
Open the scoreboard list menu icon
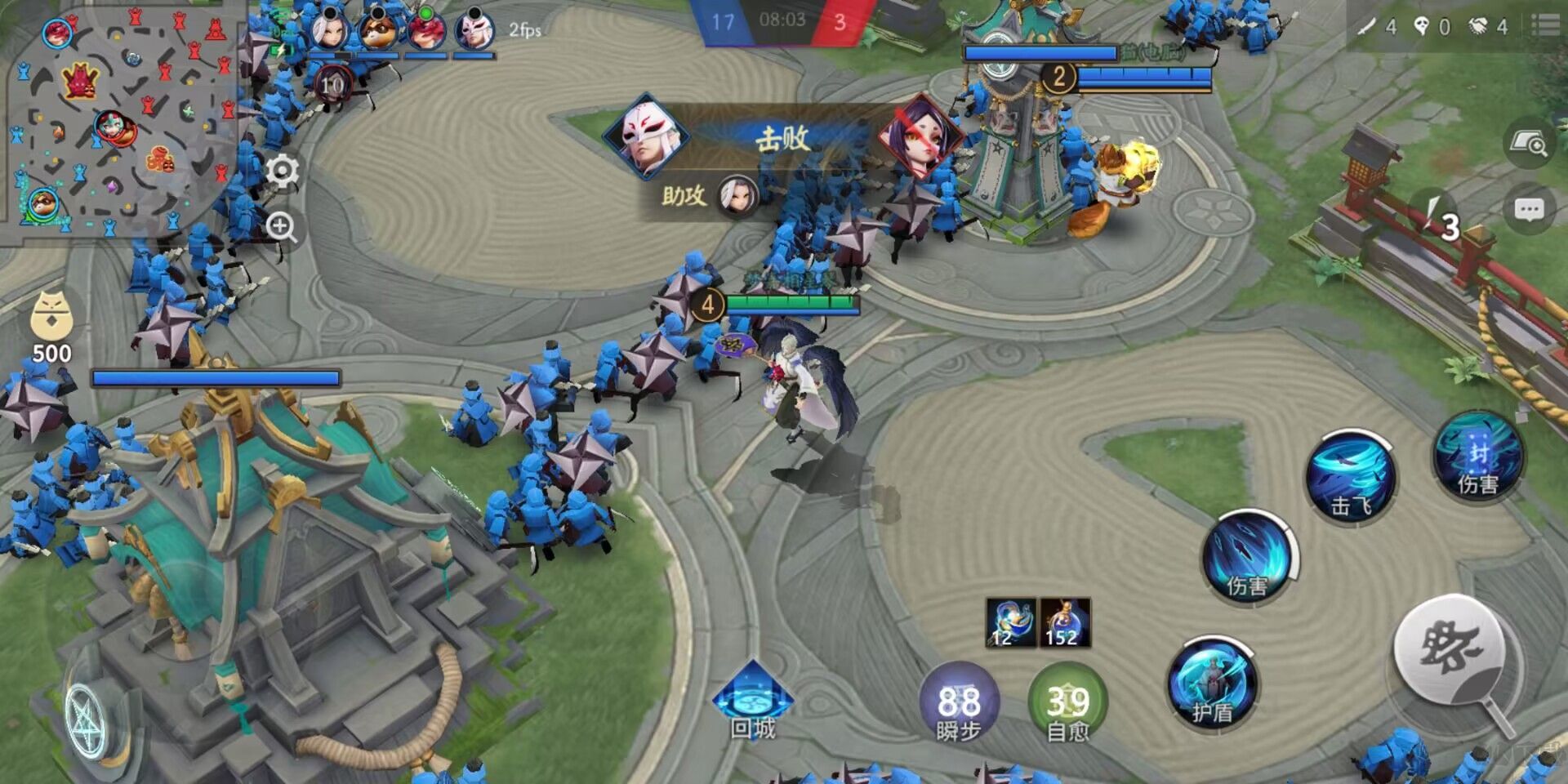[1545, 24]
